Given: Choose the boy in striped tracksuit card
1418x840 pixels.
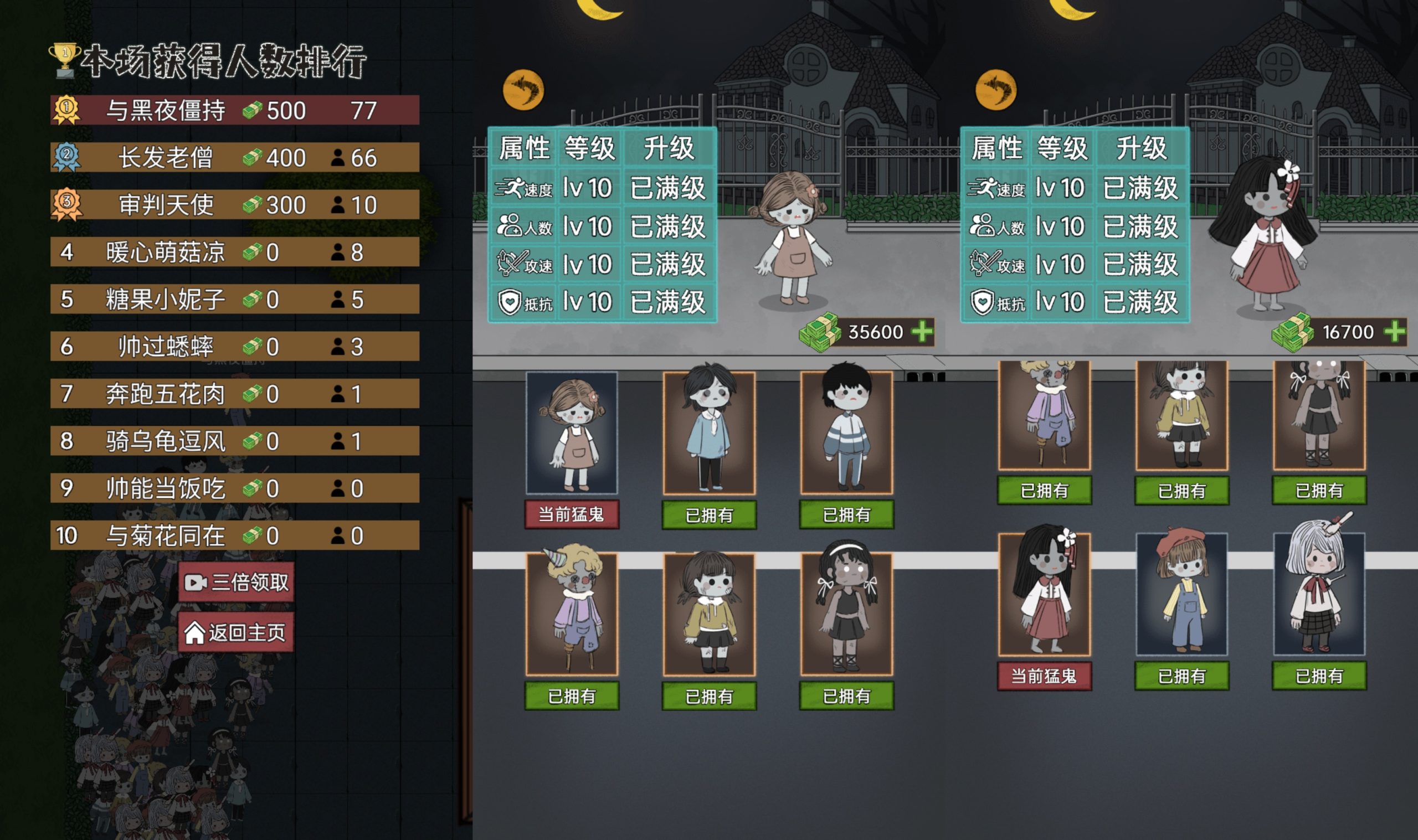Looking at the screenshot, I should coord(846,433).
